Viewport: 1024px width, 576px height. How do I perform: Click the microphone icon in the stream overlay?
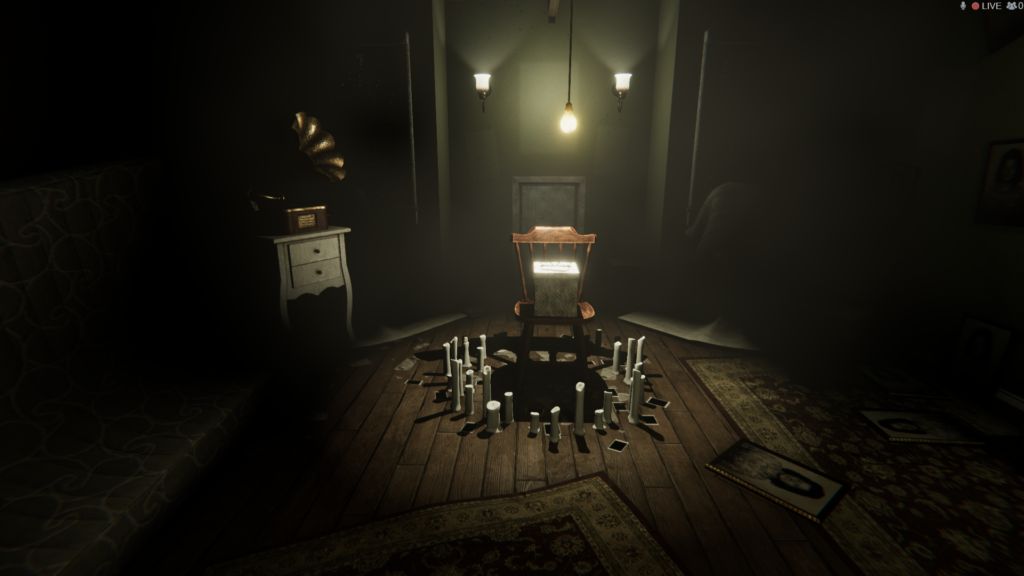coord(964,6)
